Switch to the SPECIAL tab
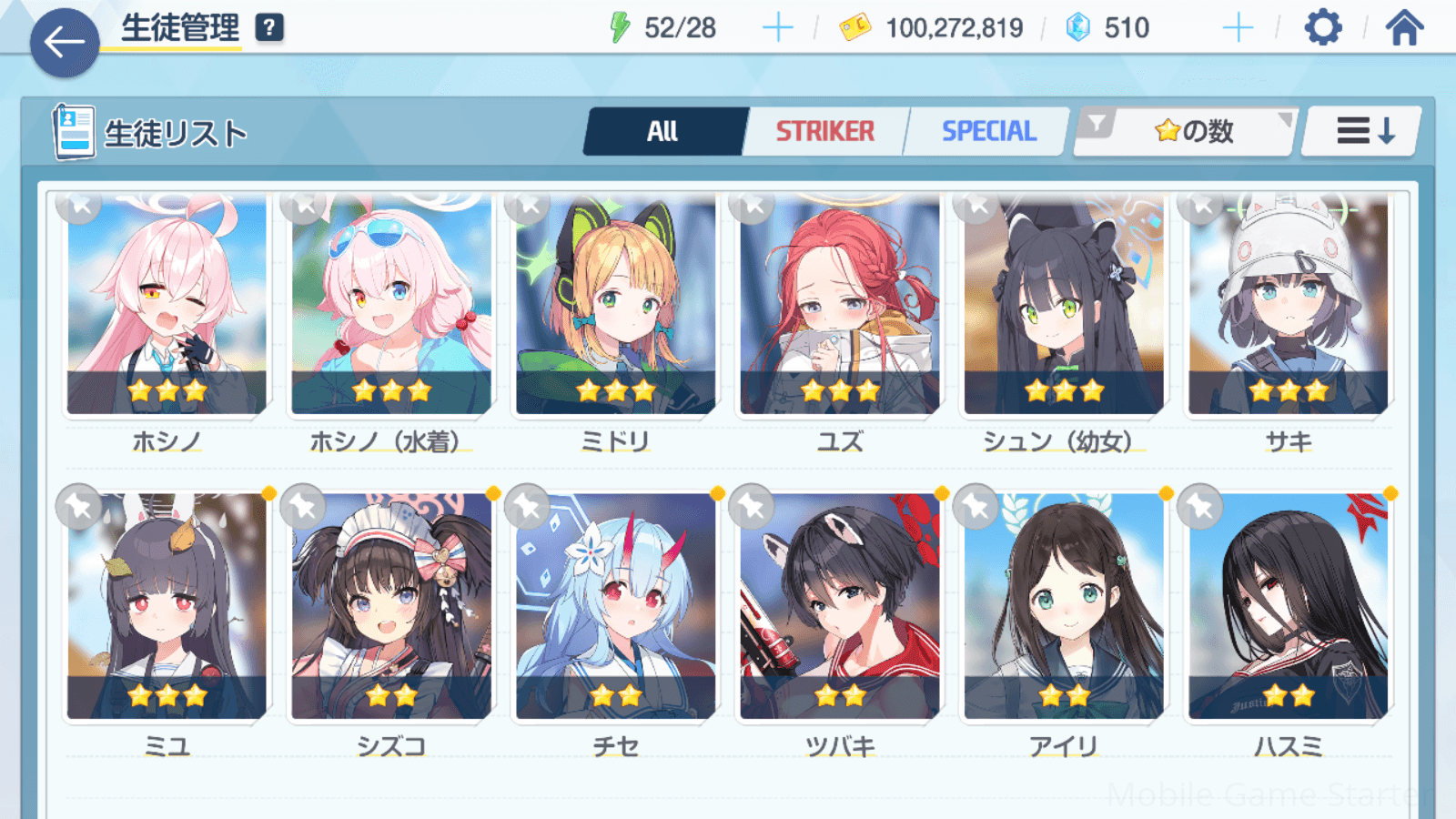The width and height of the screenshot is (1456, 819). 988,132
